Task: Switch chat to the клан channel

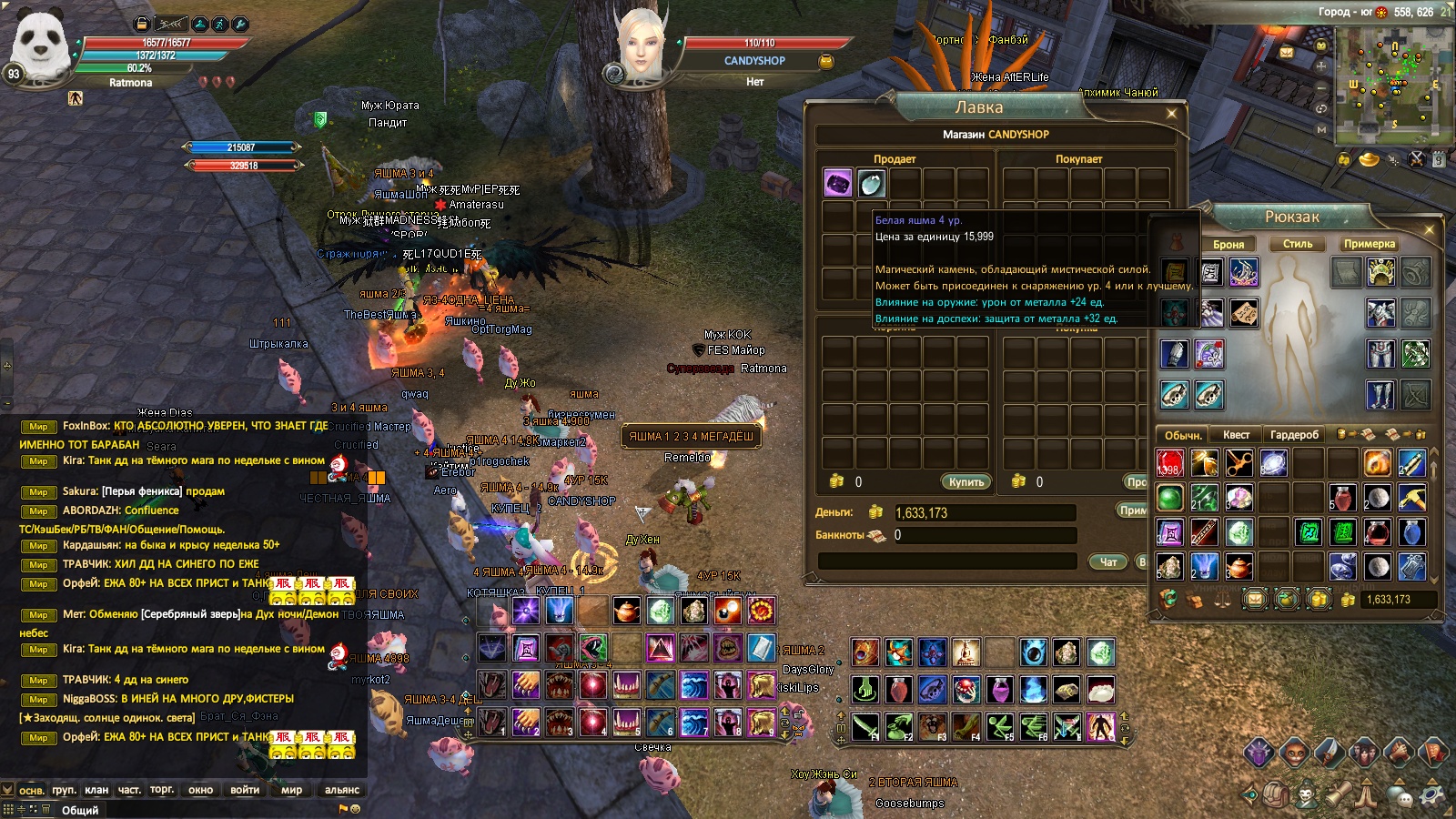Action: point(96,790)
